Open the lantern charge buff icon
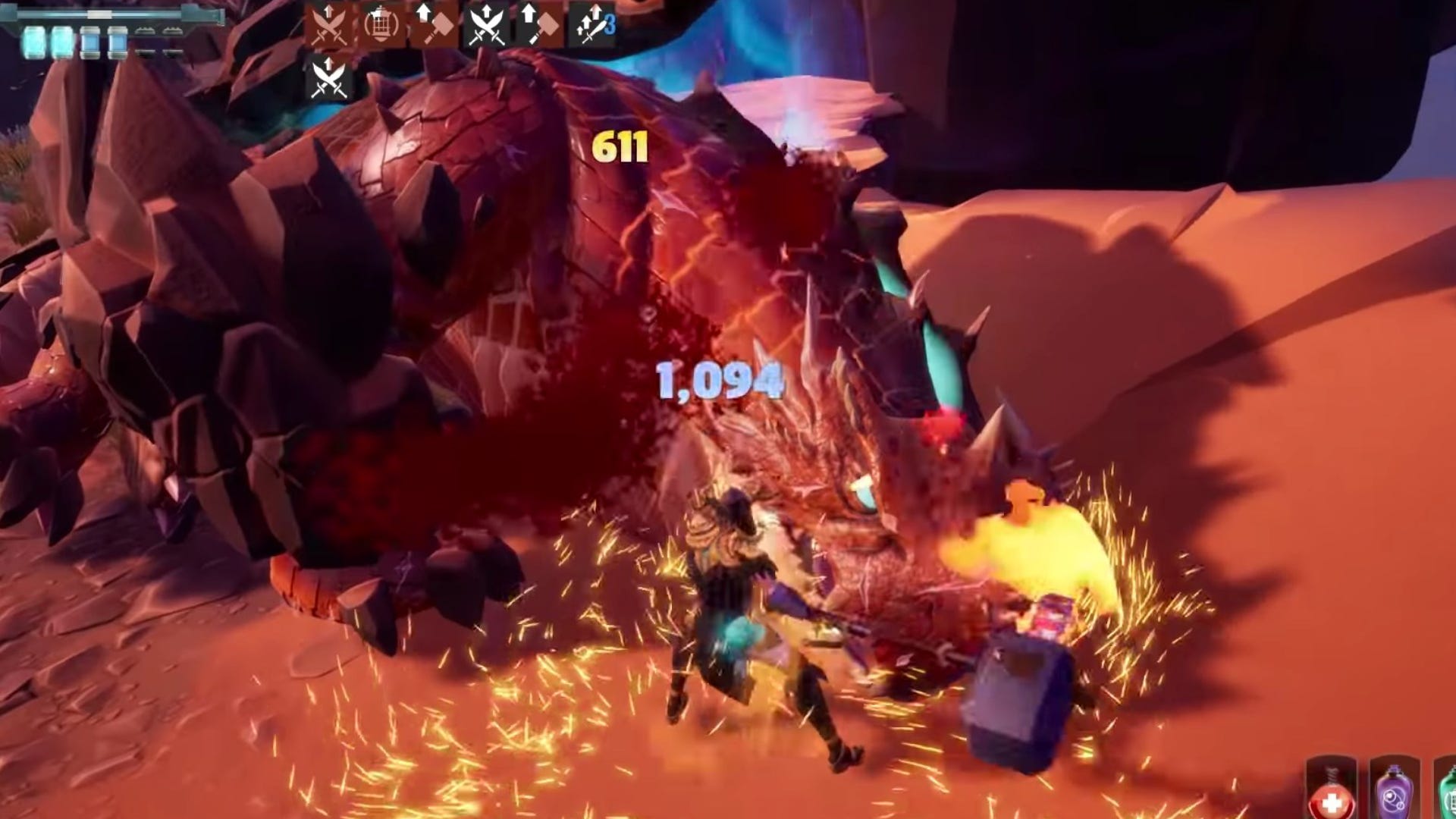 point(383,23)
